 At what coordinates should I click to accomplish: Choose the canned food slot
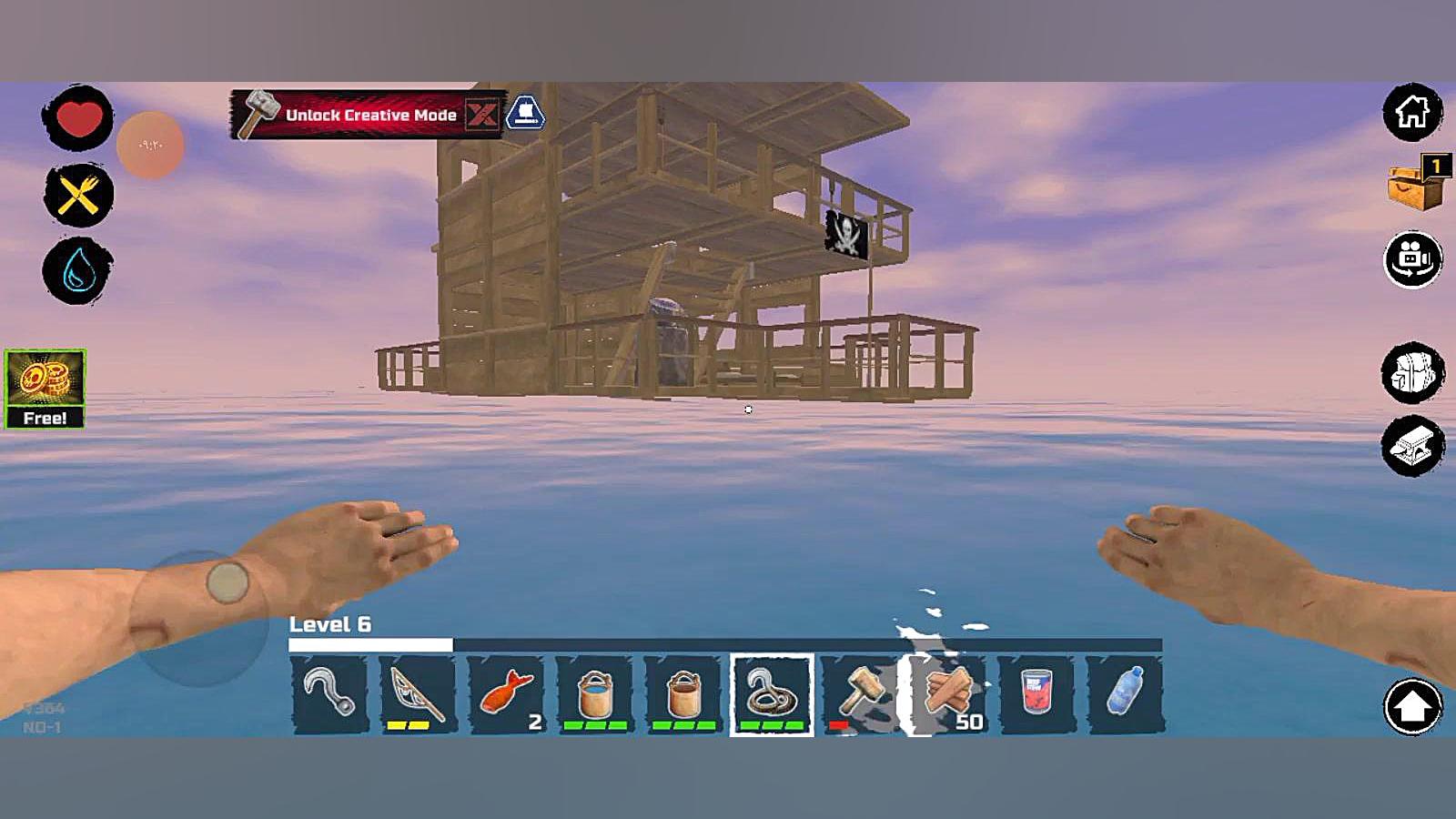pyautogui.click(x=1036, y=694)
